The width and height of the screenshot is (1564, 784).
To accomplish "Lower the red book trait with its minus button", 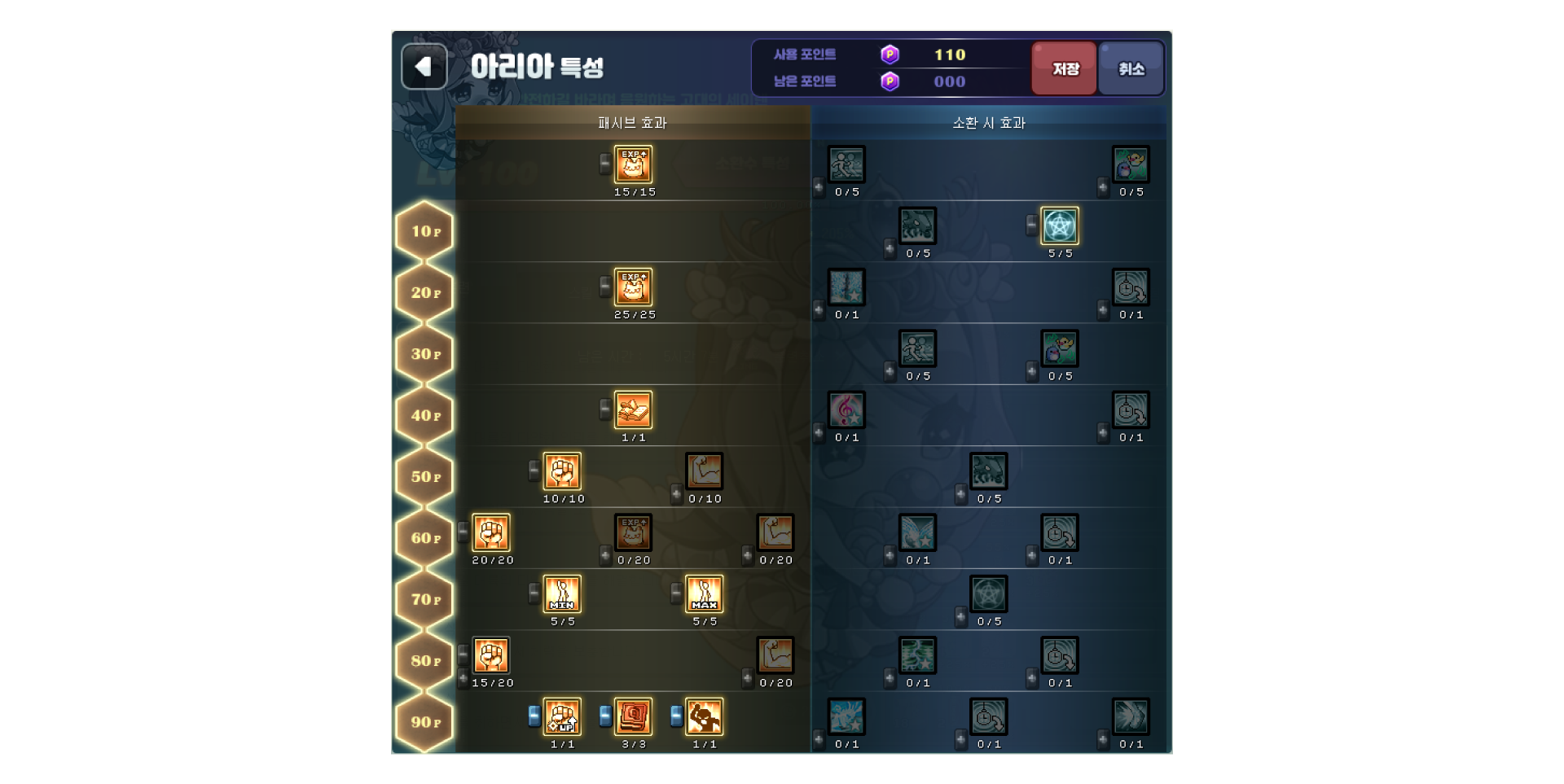I will pos(605,716).
